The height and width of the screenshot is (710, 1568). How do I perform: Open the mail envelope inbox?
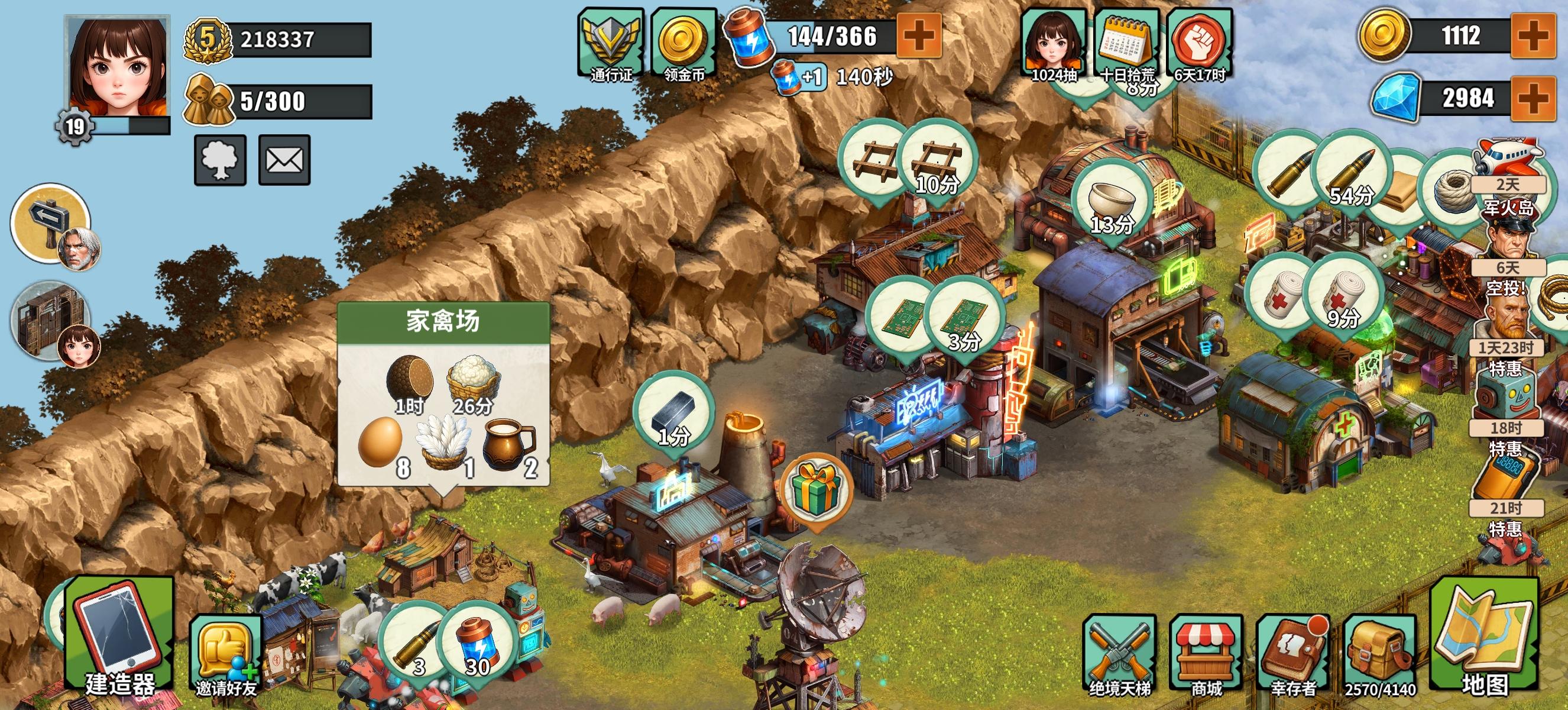284,160
